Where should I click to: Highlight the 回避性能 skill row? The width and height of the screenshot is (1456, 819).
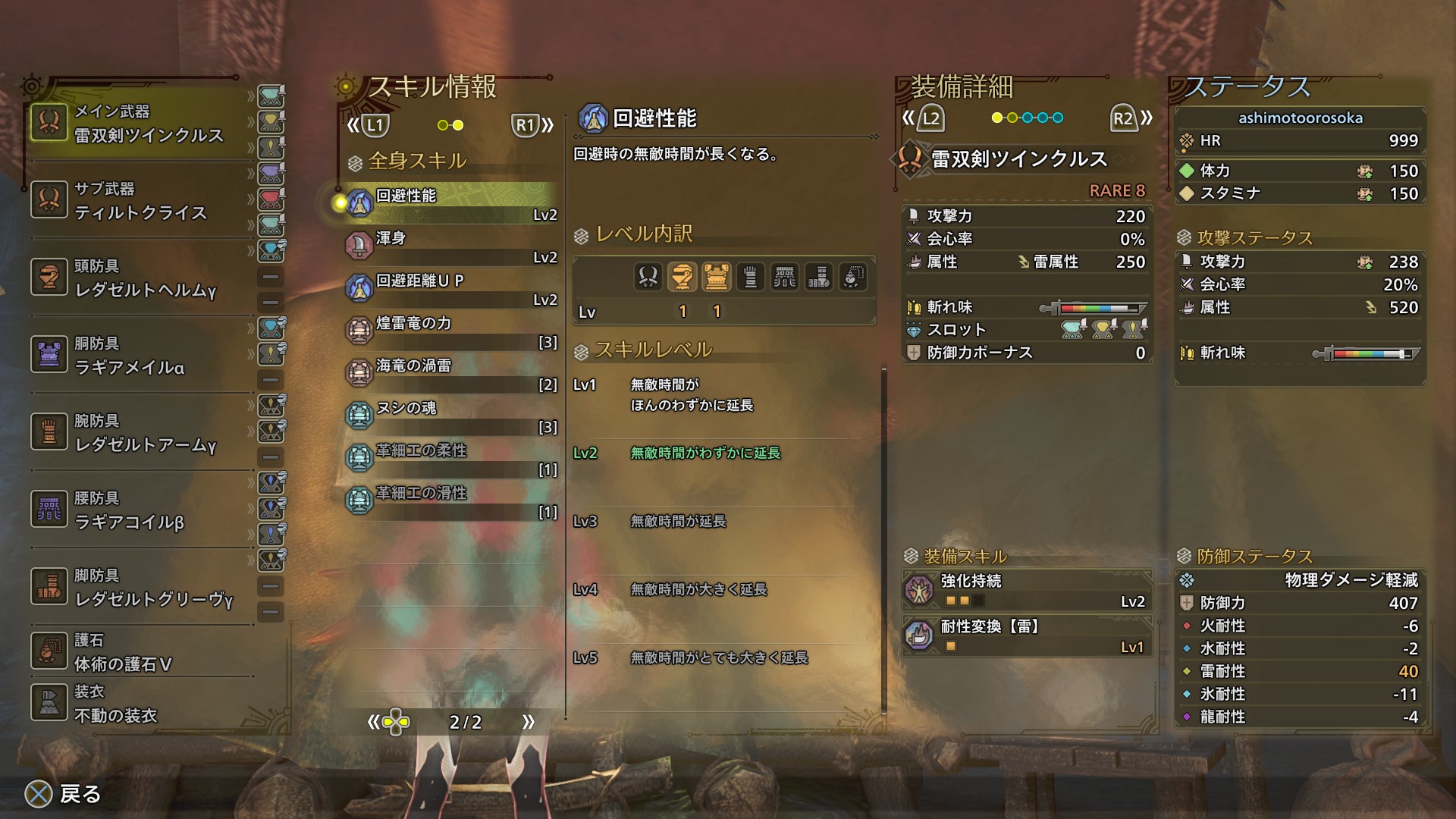(x=451, y=203)
